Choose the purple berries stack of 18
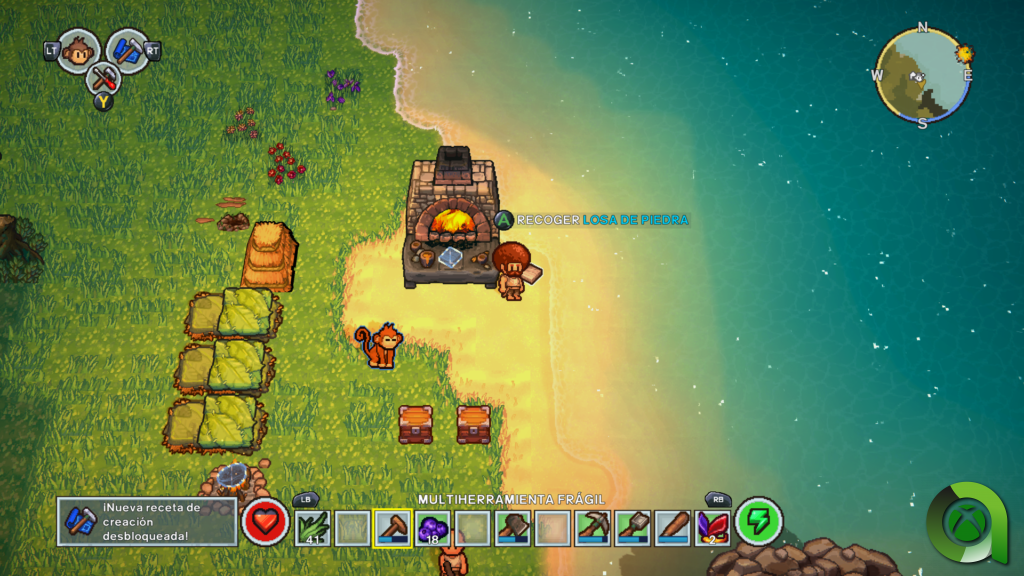The height and width of the screenshot is (576, 1024). click(432, 527)
